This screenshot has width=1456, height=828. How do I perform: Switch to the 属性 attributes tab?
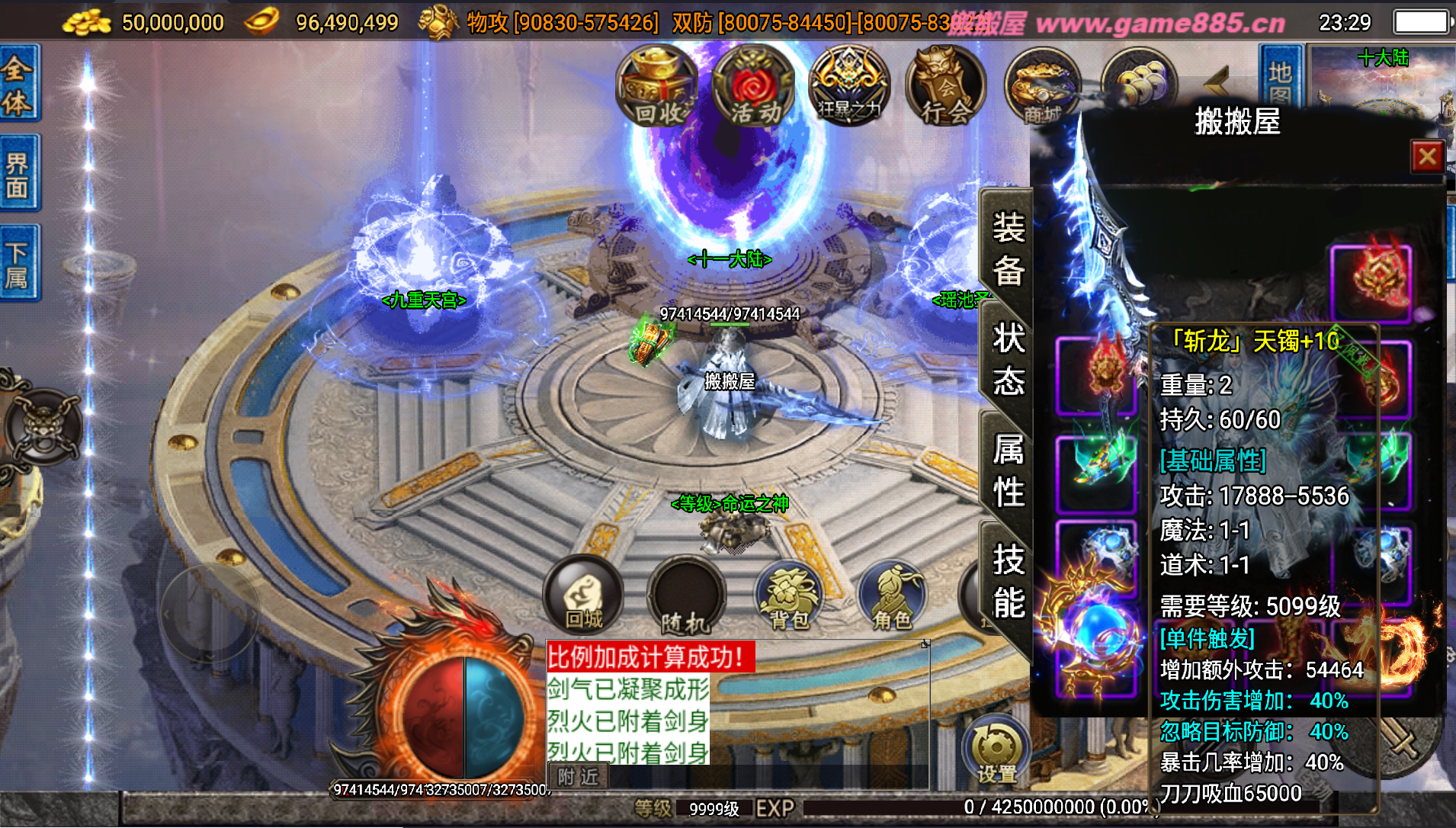coord(1008,470)
